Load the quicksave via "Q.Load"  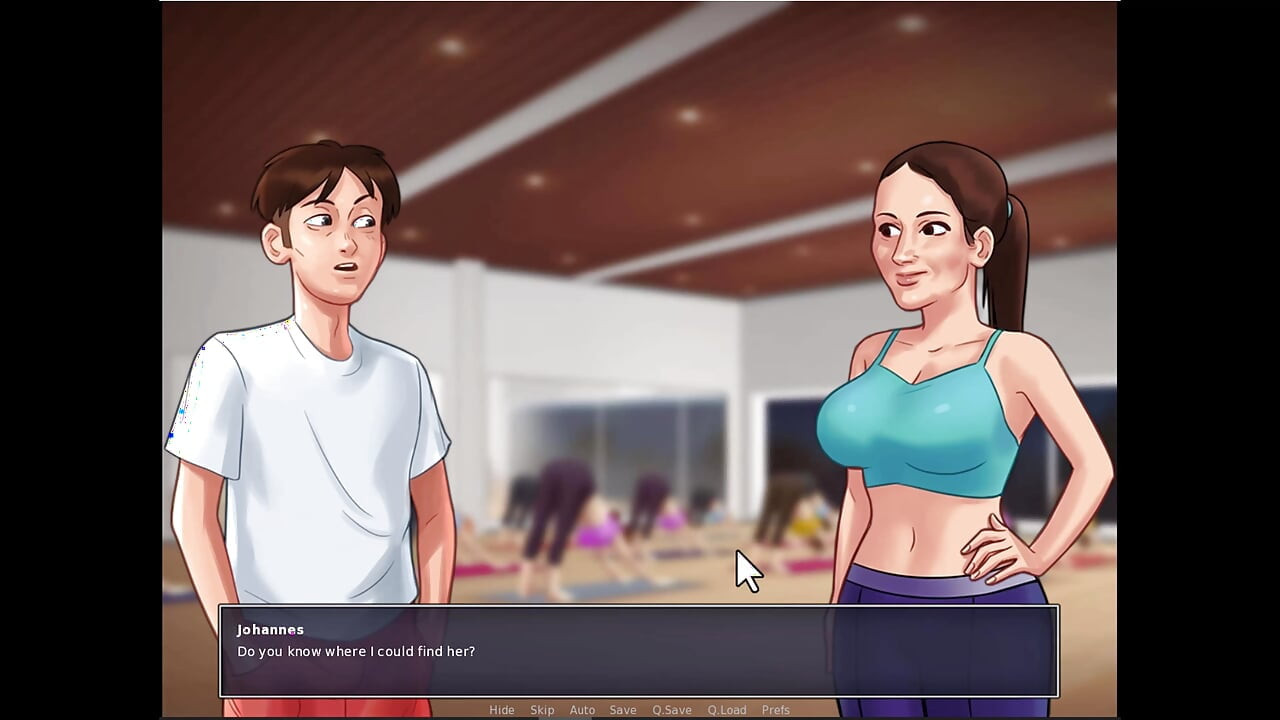727,710
